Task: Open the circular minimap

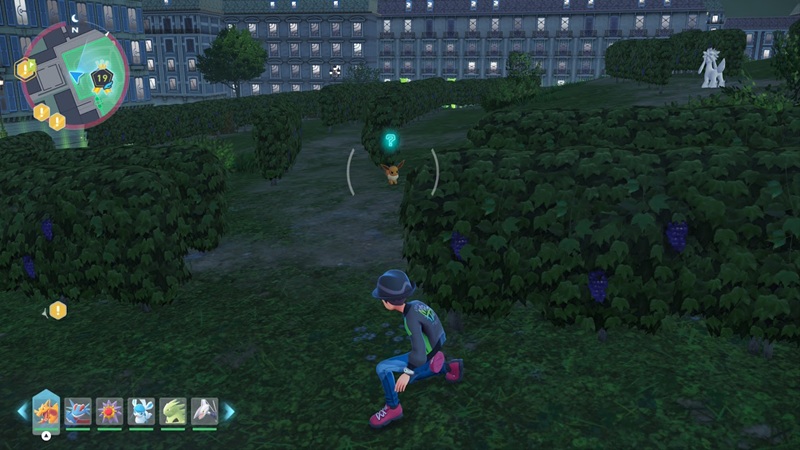Action: coord(74,76)
